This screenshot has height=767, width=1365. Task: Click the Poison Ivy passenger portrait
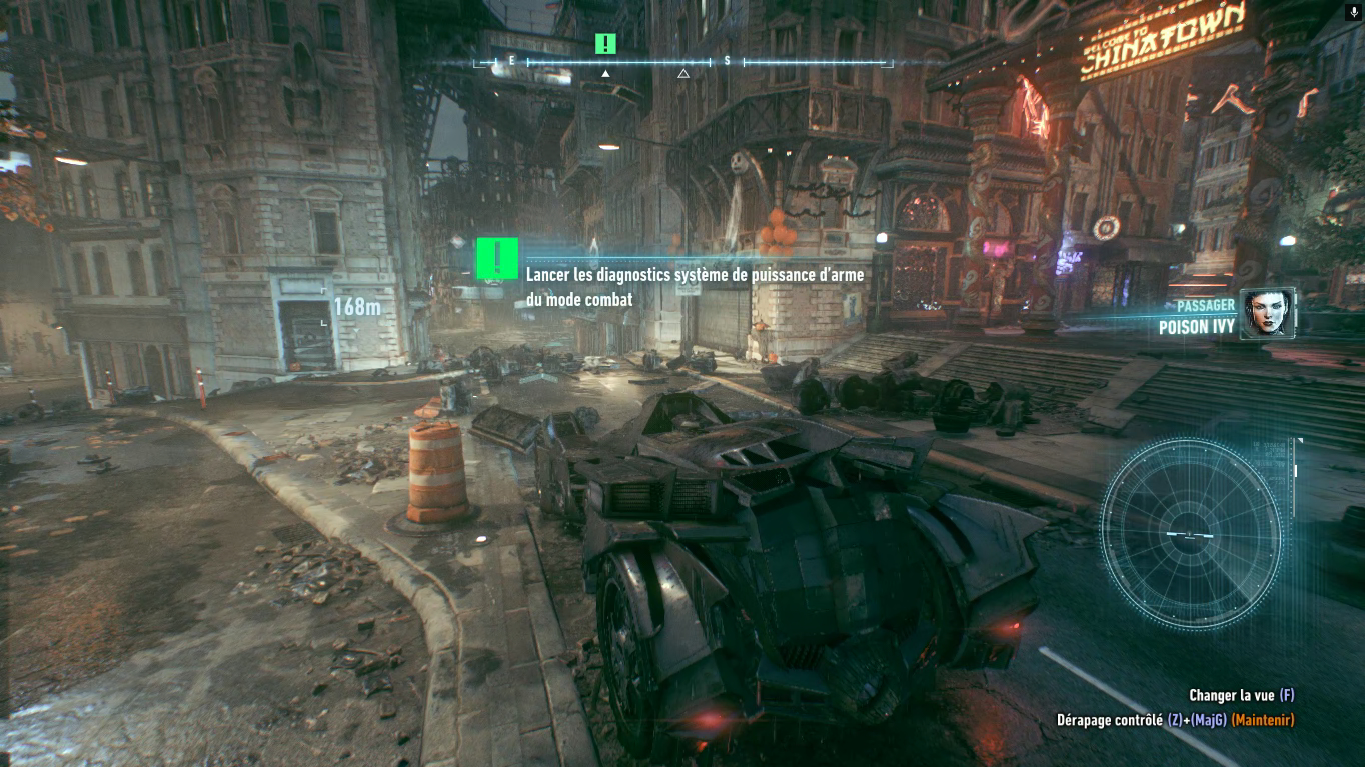[1266, 312]
